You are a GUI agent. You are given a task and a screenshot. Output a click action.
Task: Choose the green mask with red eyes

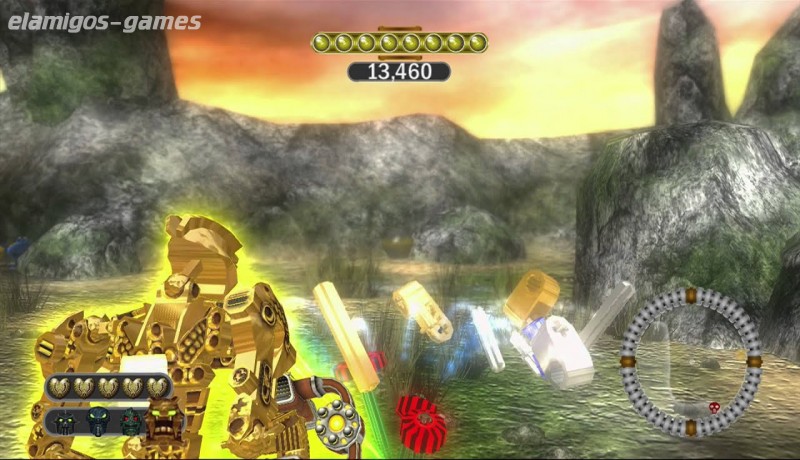[x=131, y=421]
